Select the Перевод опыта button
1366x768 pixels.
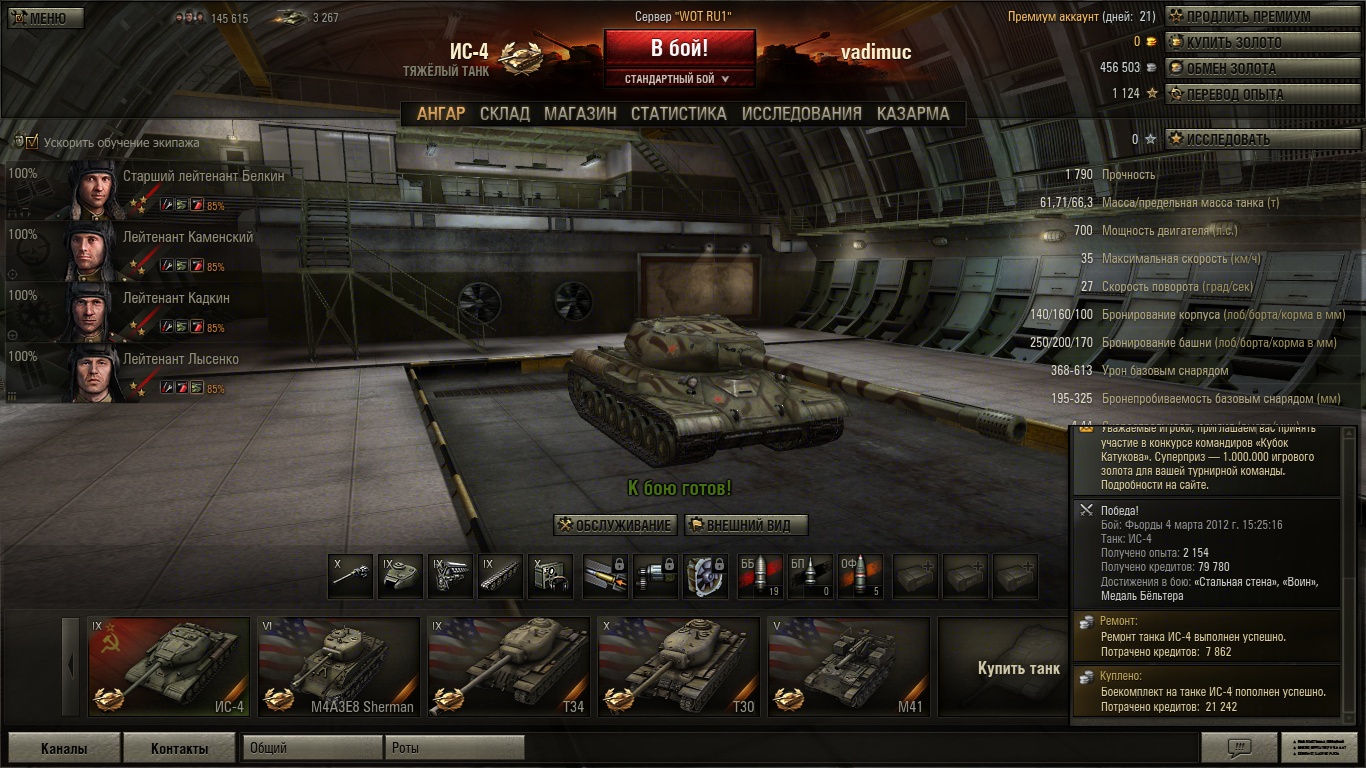1249,94
